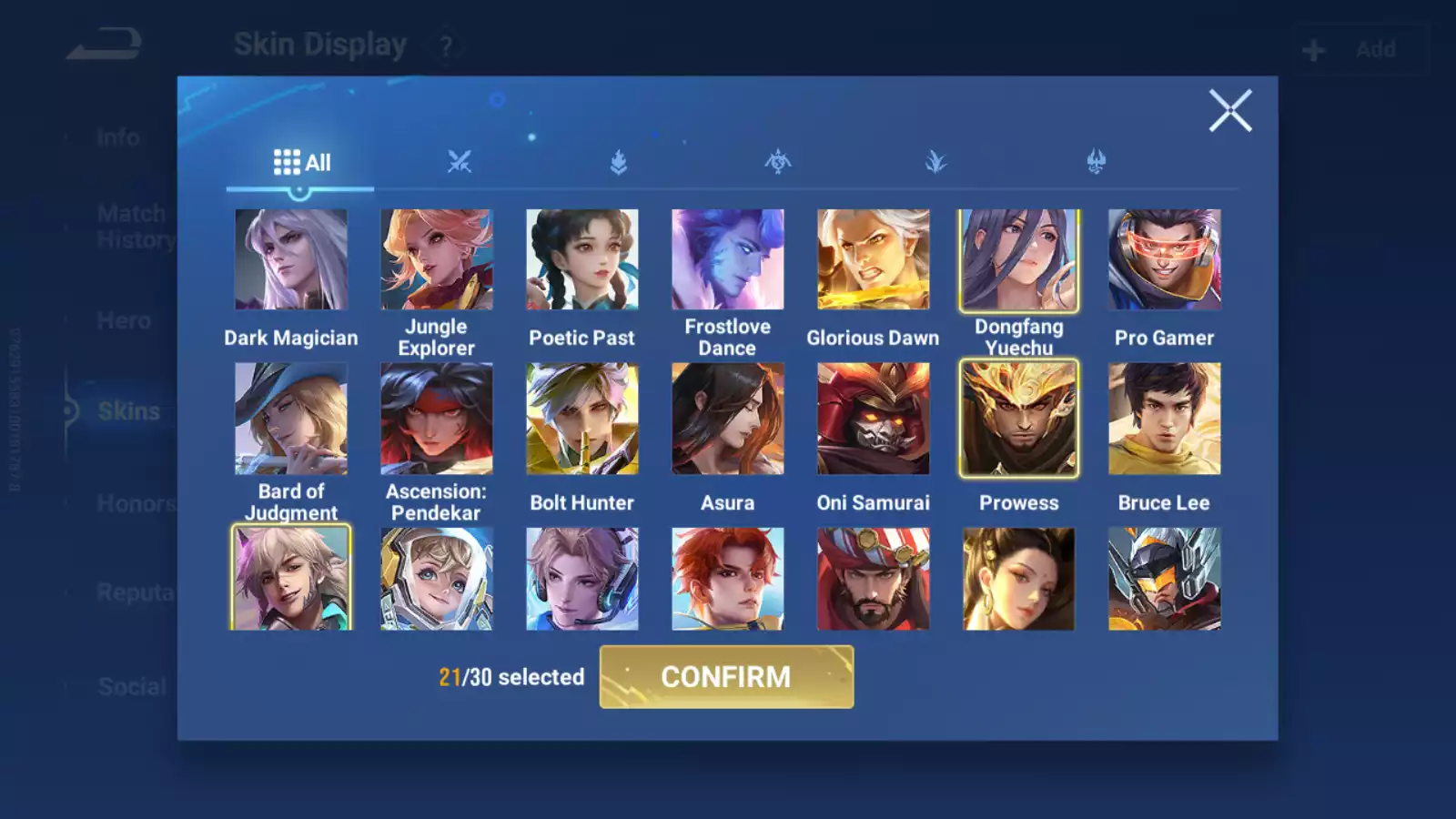Image resolution: width=1456 pixels, height=819 pixels.
Task: Choose the Ascension: Pendekar skin
Action: pyautogui.click(x=437, y=419)
